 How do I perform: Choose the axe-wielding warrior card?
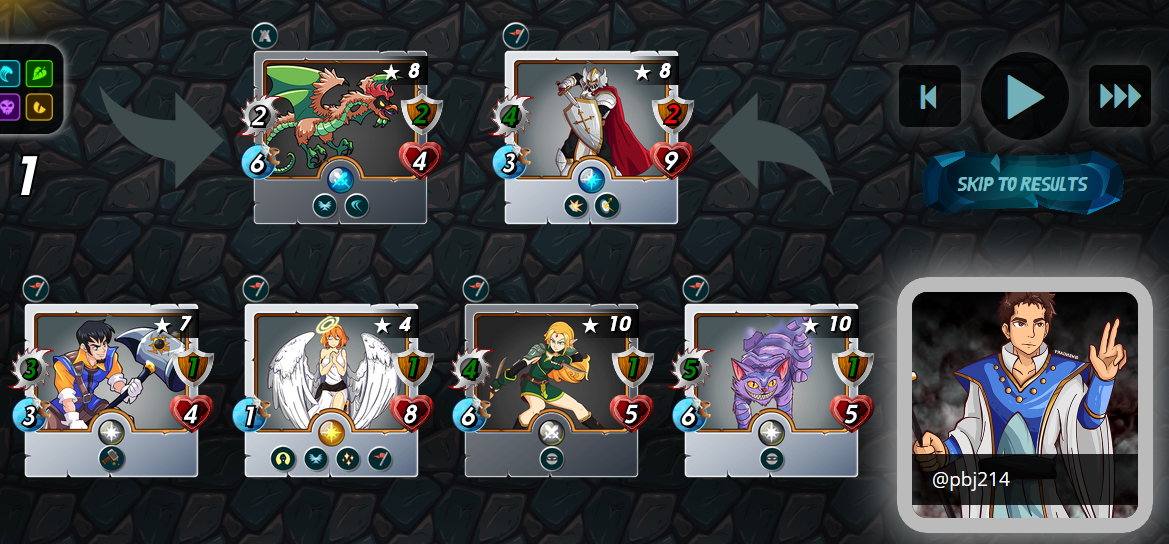pyautogui.click(x=111, y=390)
